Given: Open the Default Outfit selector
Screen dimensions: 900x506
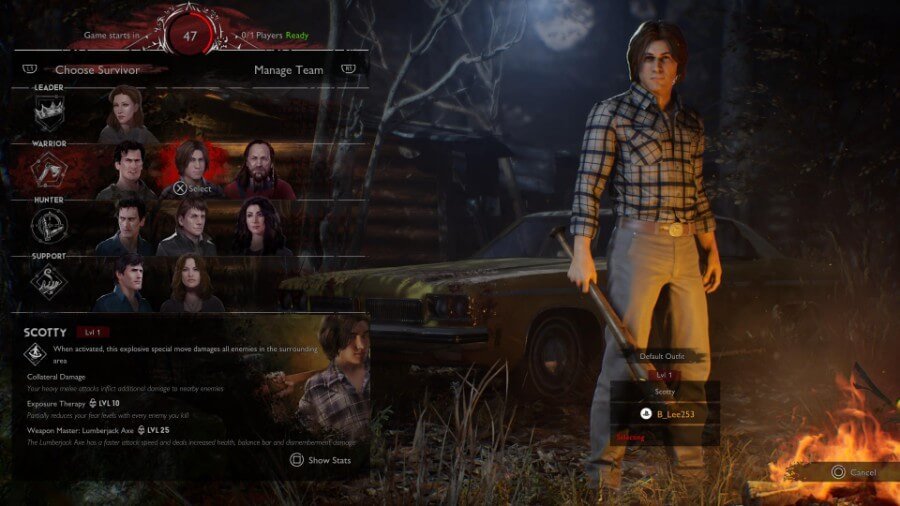Looking at the screenshot, I should (x=666, y=356).
